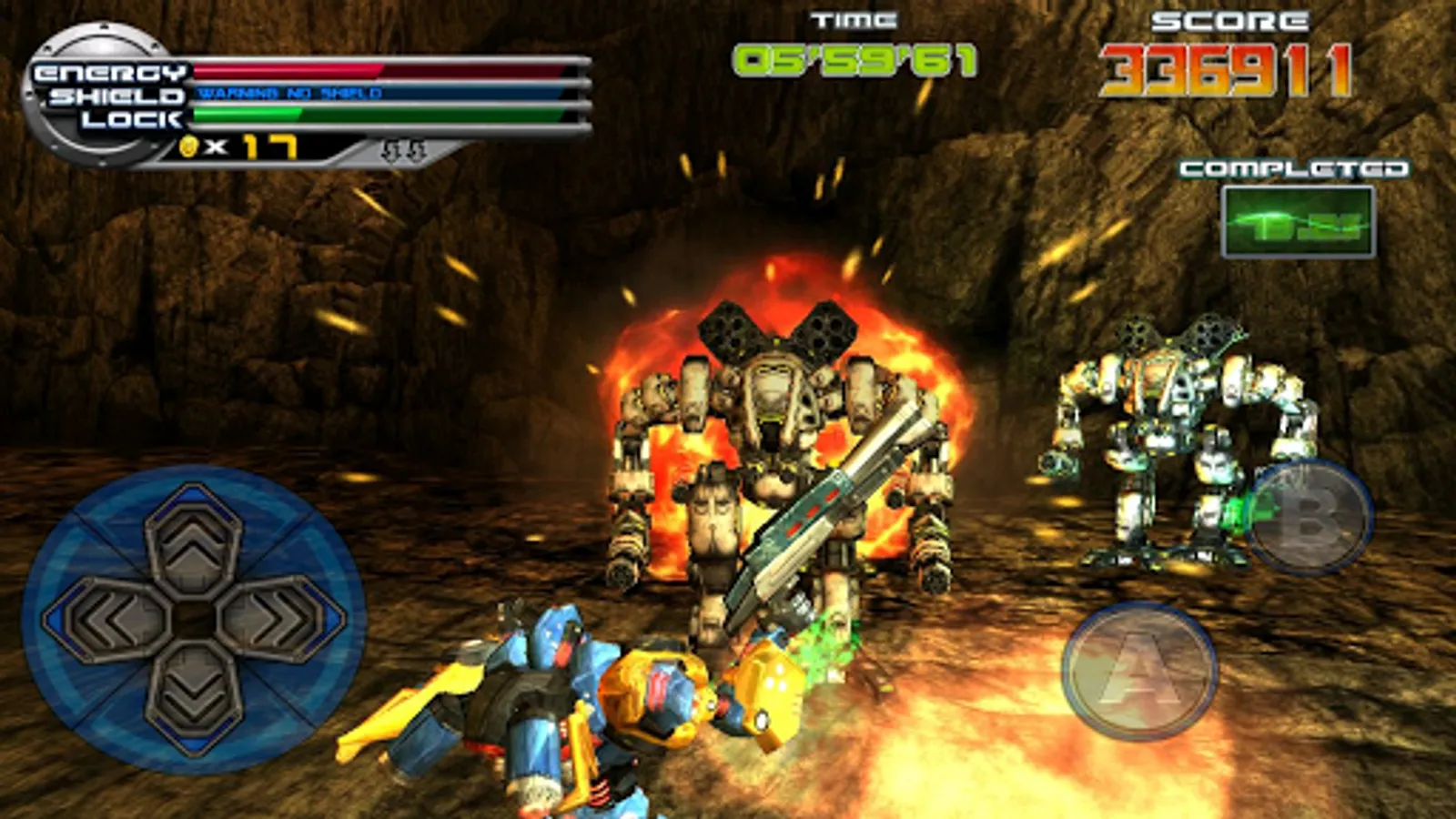Tap the D-pad left arrow
Screen dimensions: 1456x819
pos(107,620)
